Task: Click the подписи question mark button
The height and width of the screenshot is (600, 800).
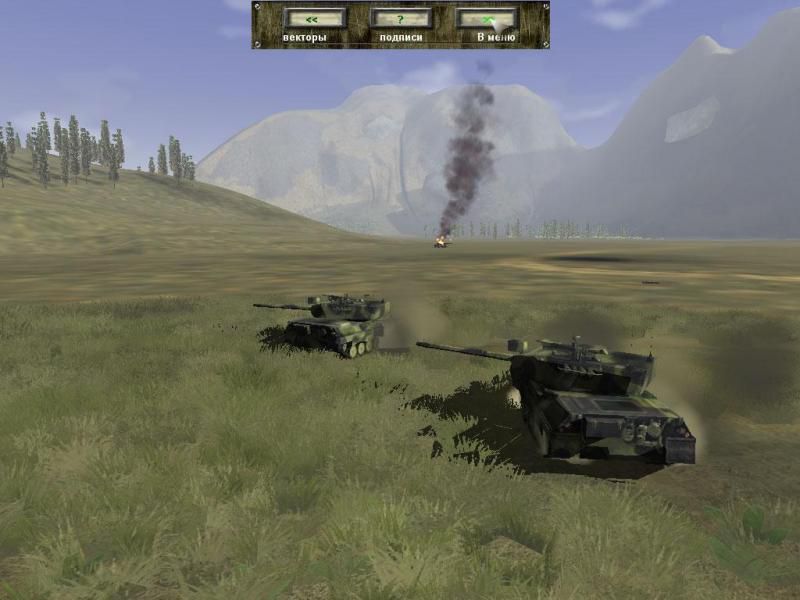Action: click(x=401, y=18)
